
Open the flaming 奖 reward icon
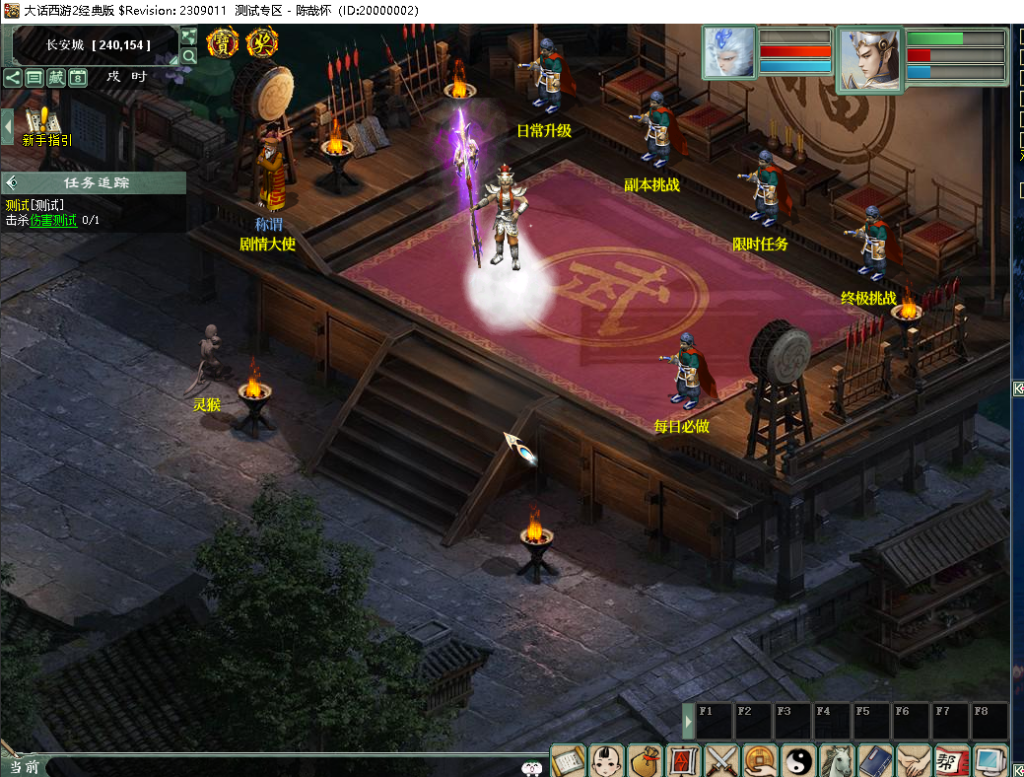tap(262, 43)
